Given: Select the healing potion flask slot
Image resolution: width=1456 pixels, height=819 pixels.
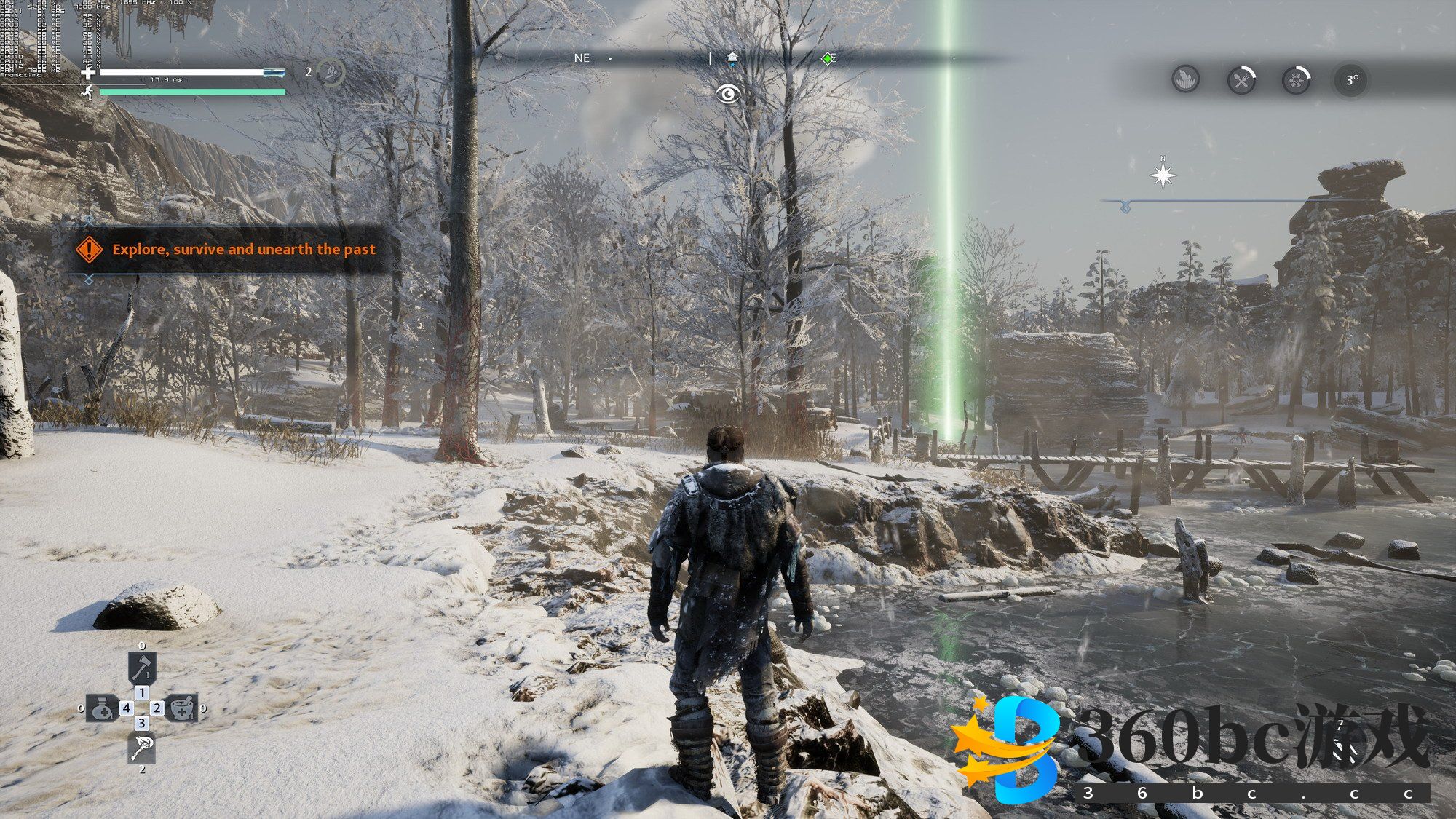Looking at the screenshot, I should [102, 708].
